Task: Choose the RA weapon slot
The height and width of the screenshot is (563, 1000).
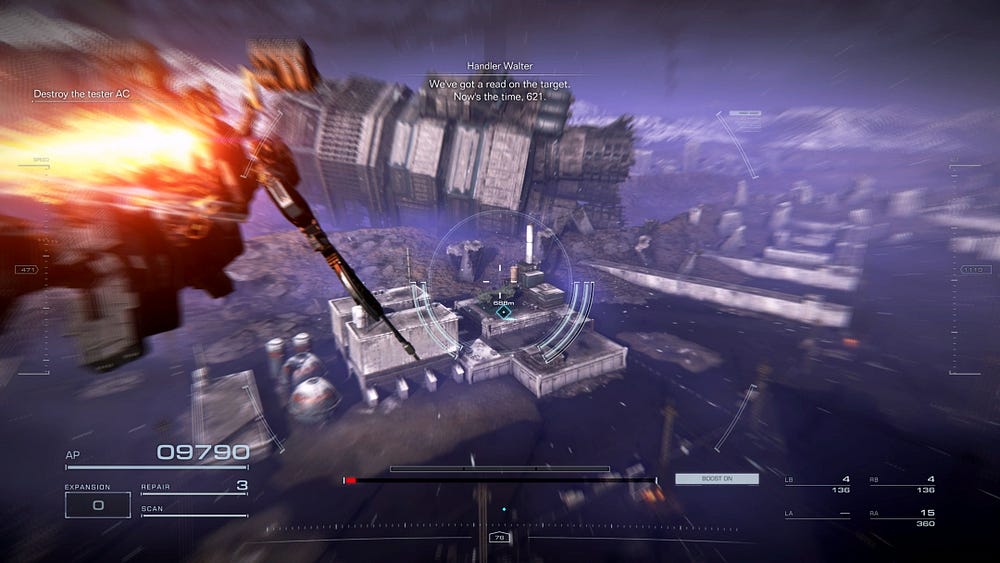Action: [x=903, y=517]
